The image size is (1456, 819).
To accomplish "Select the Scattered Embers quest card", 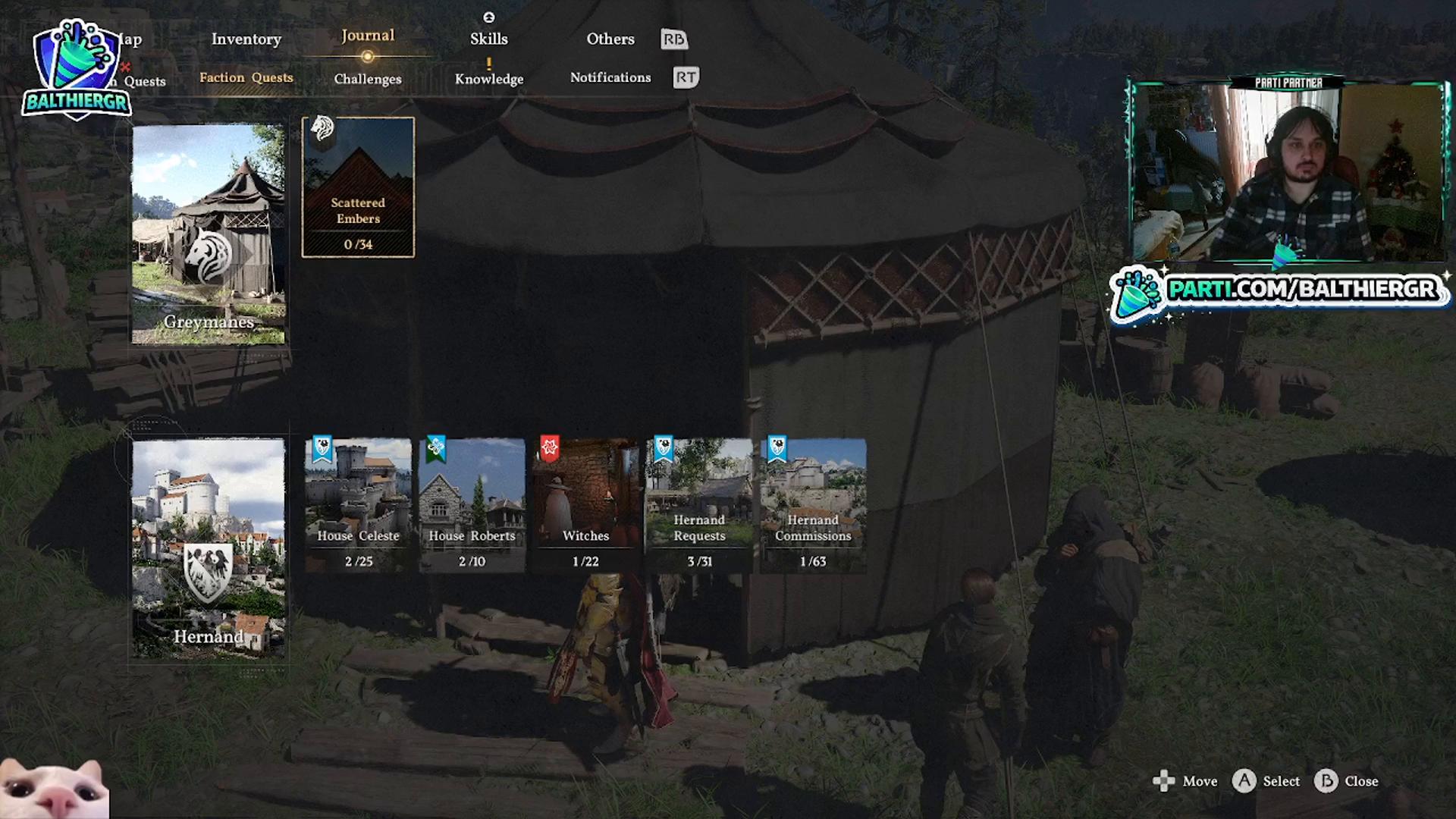I will pos(357,187).
